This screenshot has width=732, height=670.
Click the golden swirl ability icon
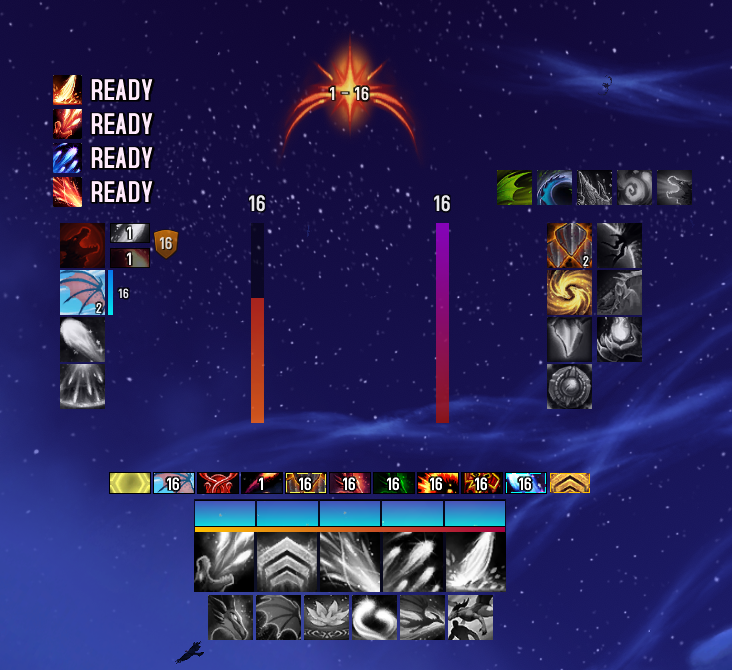569,292
